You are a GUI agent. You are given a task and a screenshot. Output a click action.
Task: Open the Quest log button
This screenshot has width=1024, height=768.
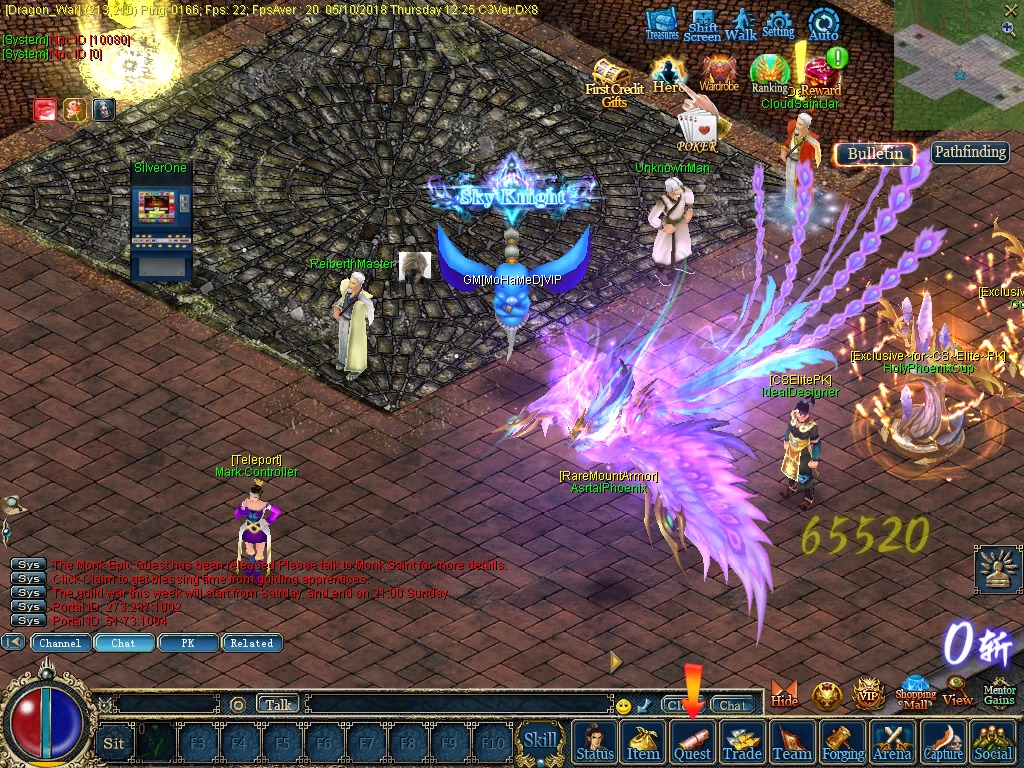tap(692, 743)
